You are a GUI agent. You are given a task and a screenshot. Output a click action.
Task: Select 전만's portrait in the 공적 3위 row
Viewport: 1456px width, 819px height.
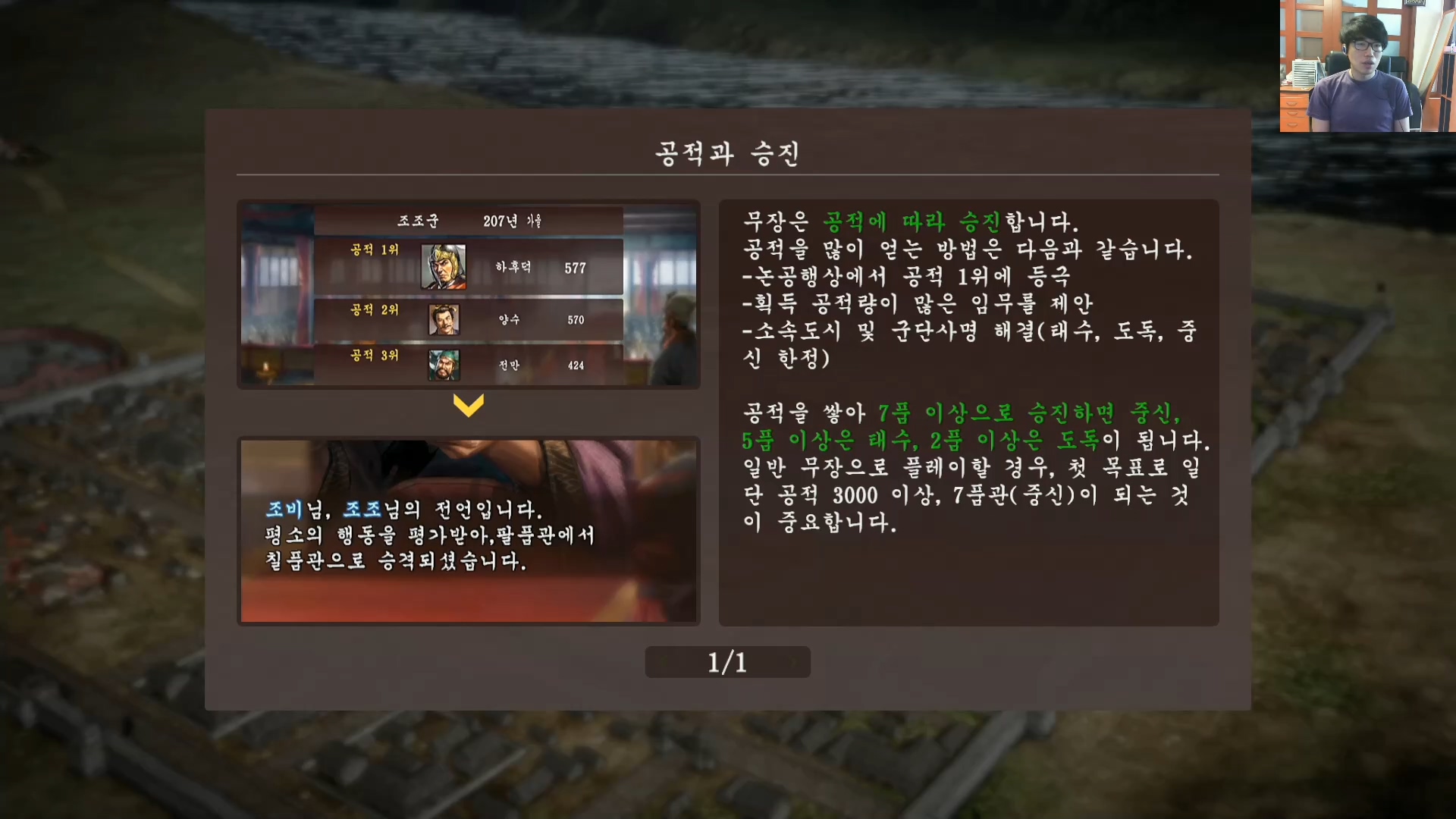(446, 366)
